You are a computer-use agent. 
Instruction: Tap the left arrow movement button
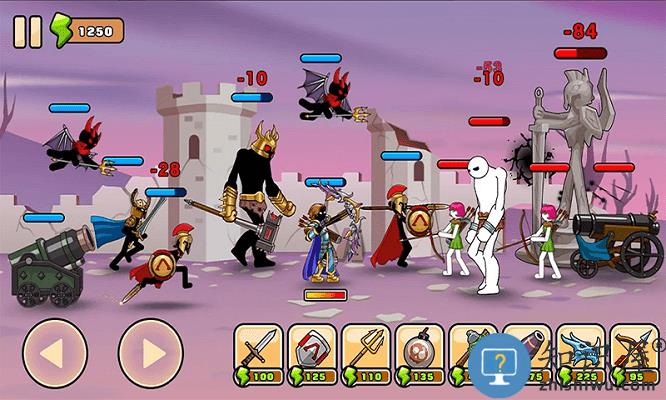(x=54, y=352)
